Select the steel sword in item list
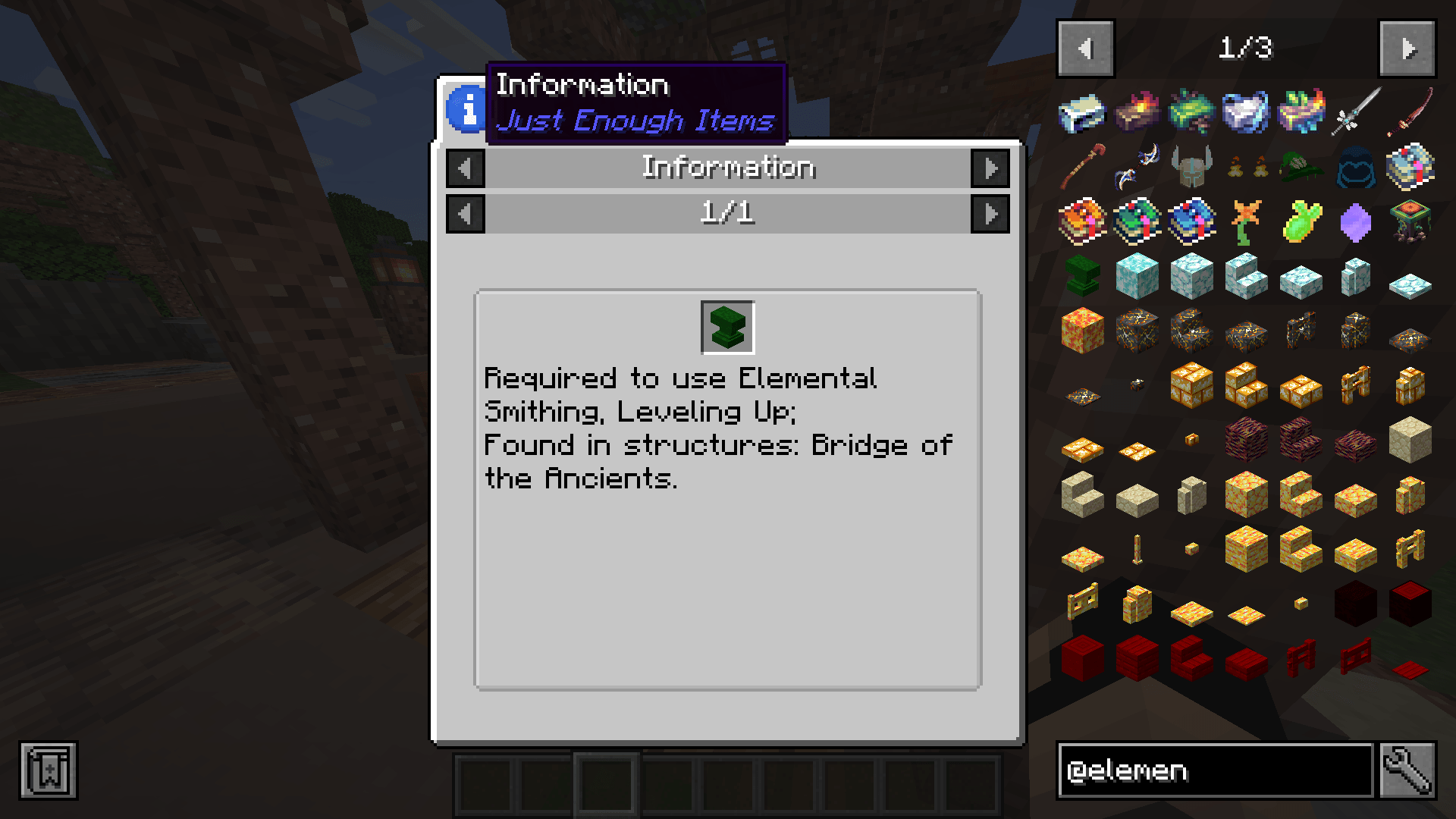 [x=1355, y=112]
